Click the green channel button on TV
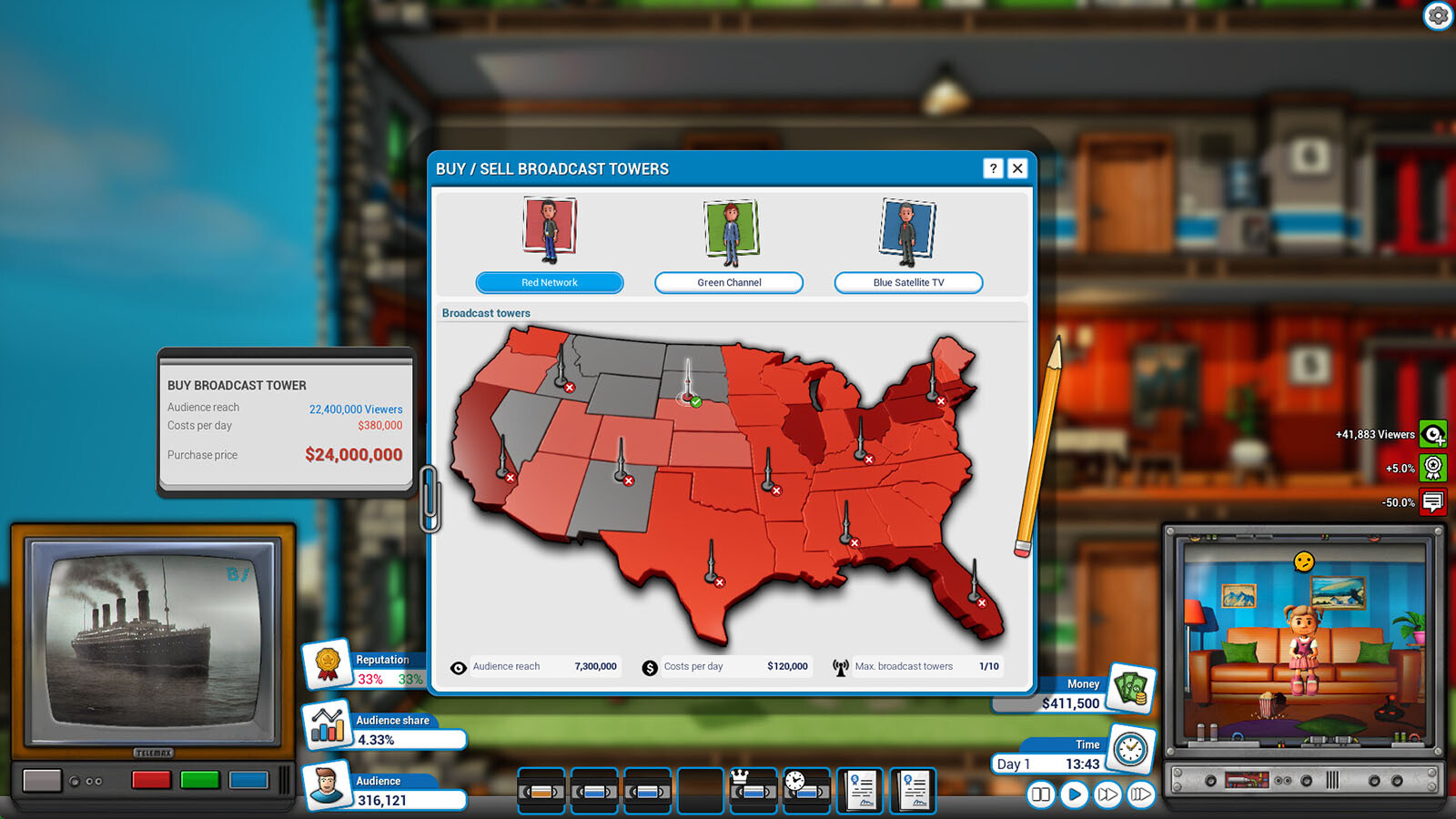 click(x=199, y=780)
